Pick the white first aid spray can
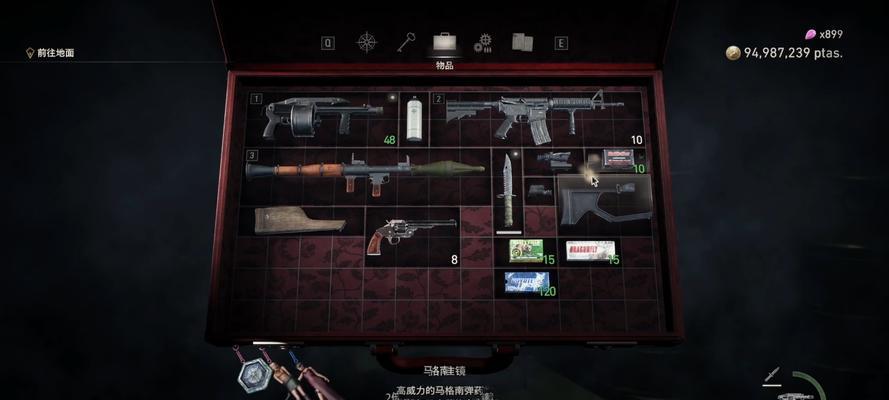The width and height of the screenshot is (889, 400). [414, 120]
